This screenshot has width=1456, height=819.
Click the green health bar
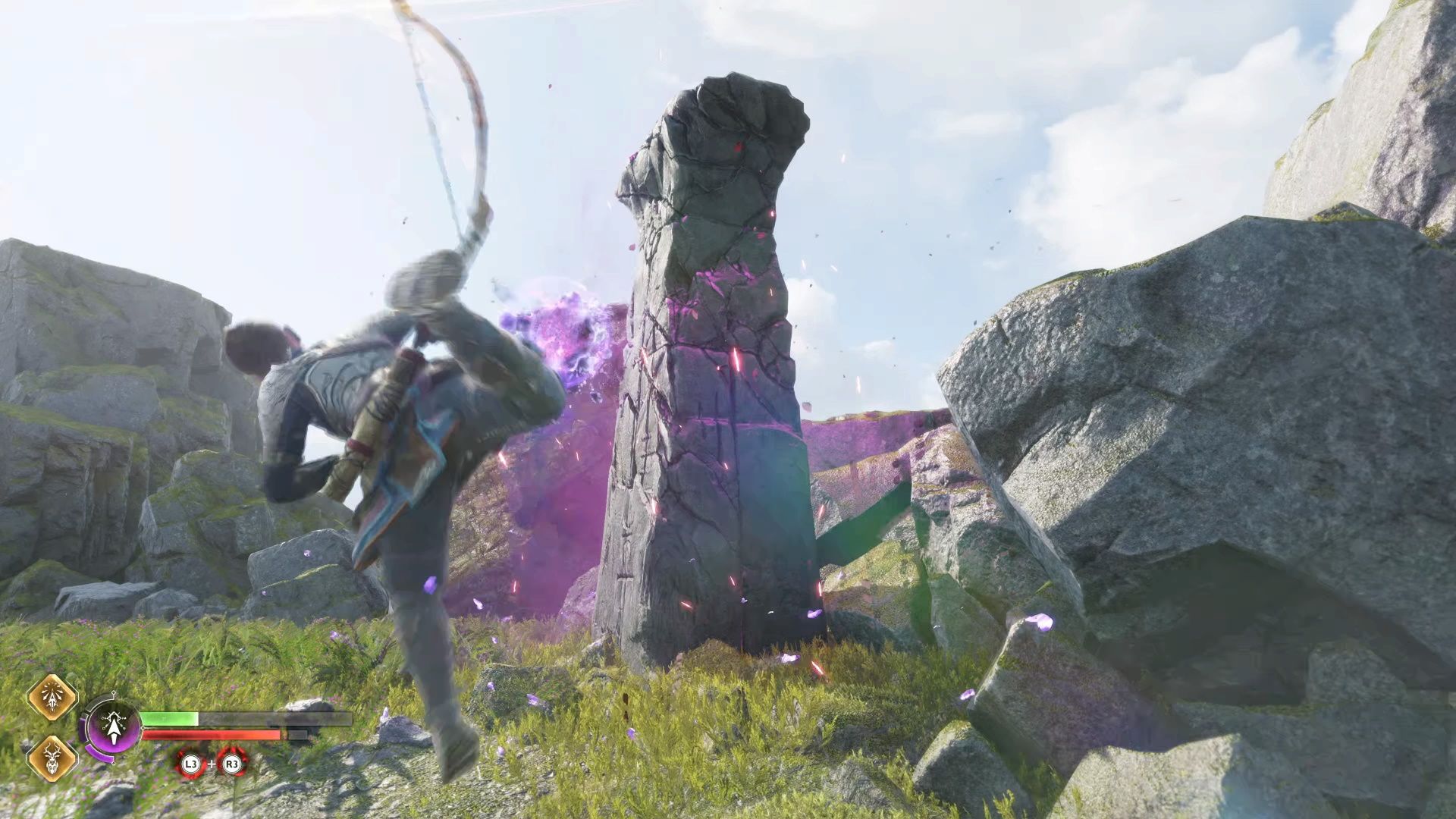[x=169, y=719]
